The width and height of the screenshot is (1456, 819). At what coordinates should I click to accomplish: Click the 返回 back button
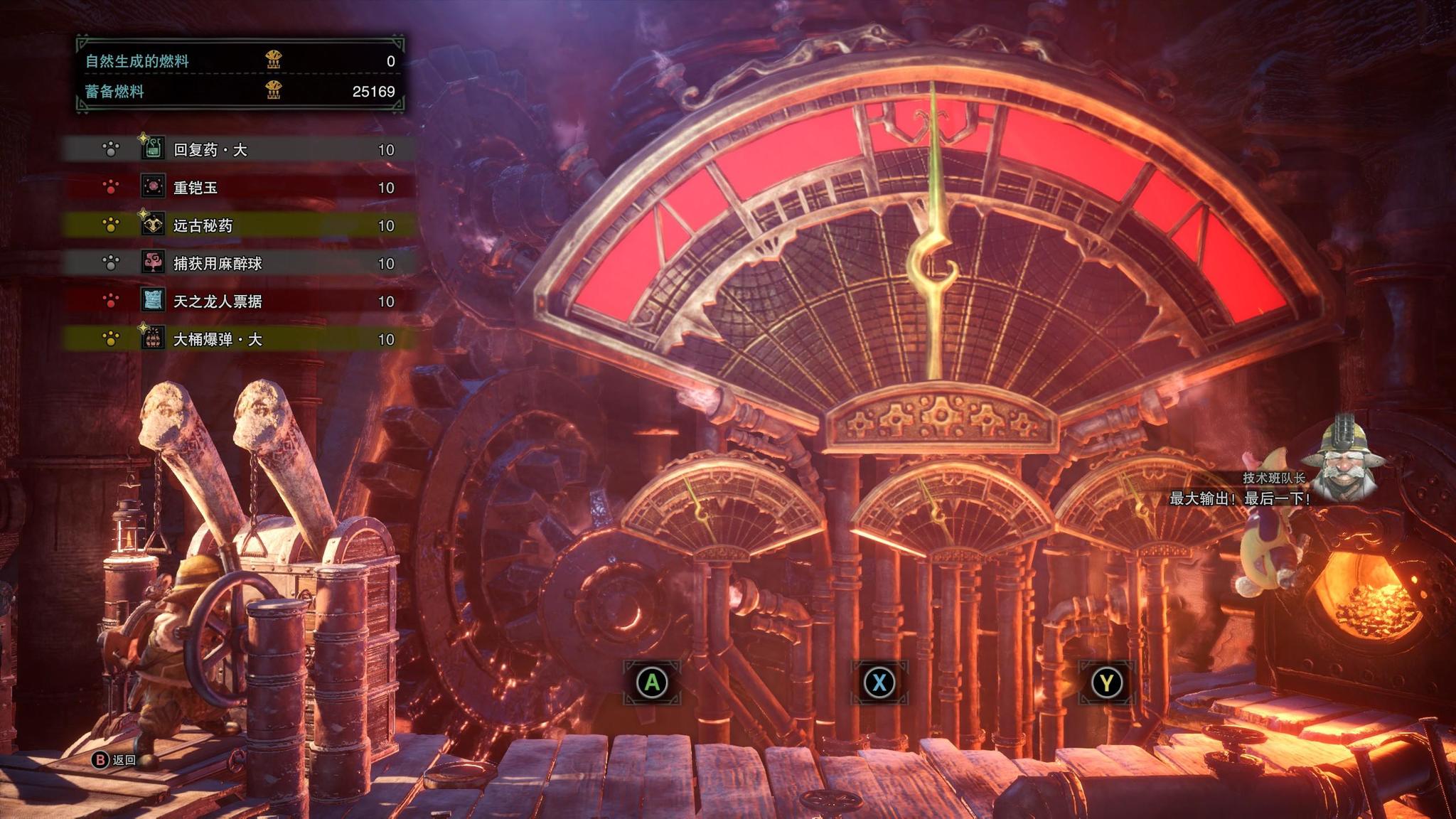(x=115, y=760)
